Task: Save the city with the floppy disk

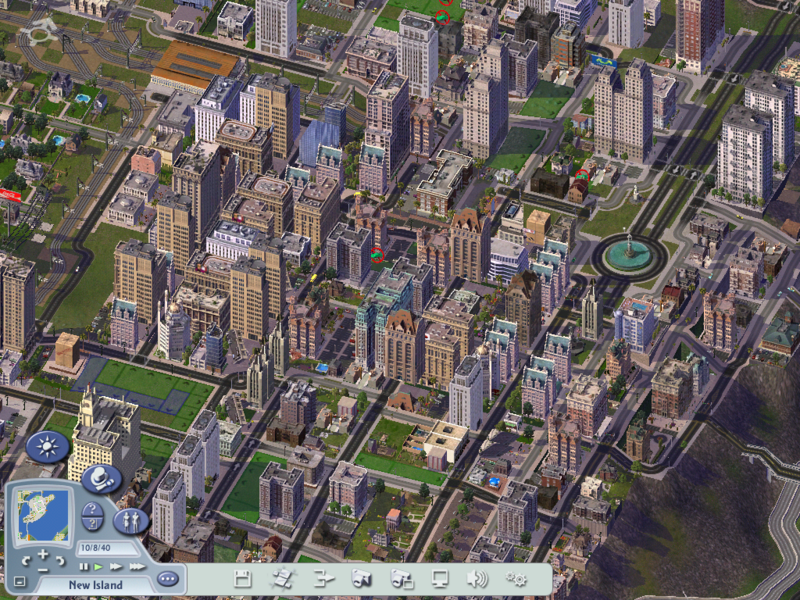Action: 242,578
